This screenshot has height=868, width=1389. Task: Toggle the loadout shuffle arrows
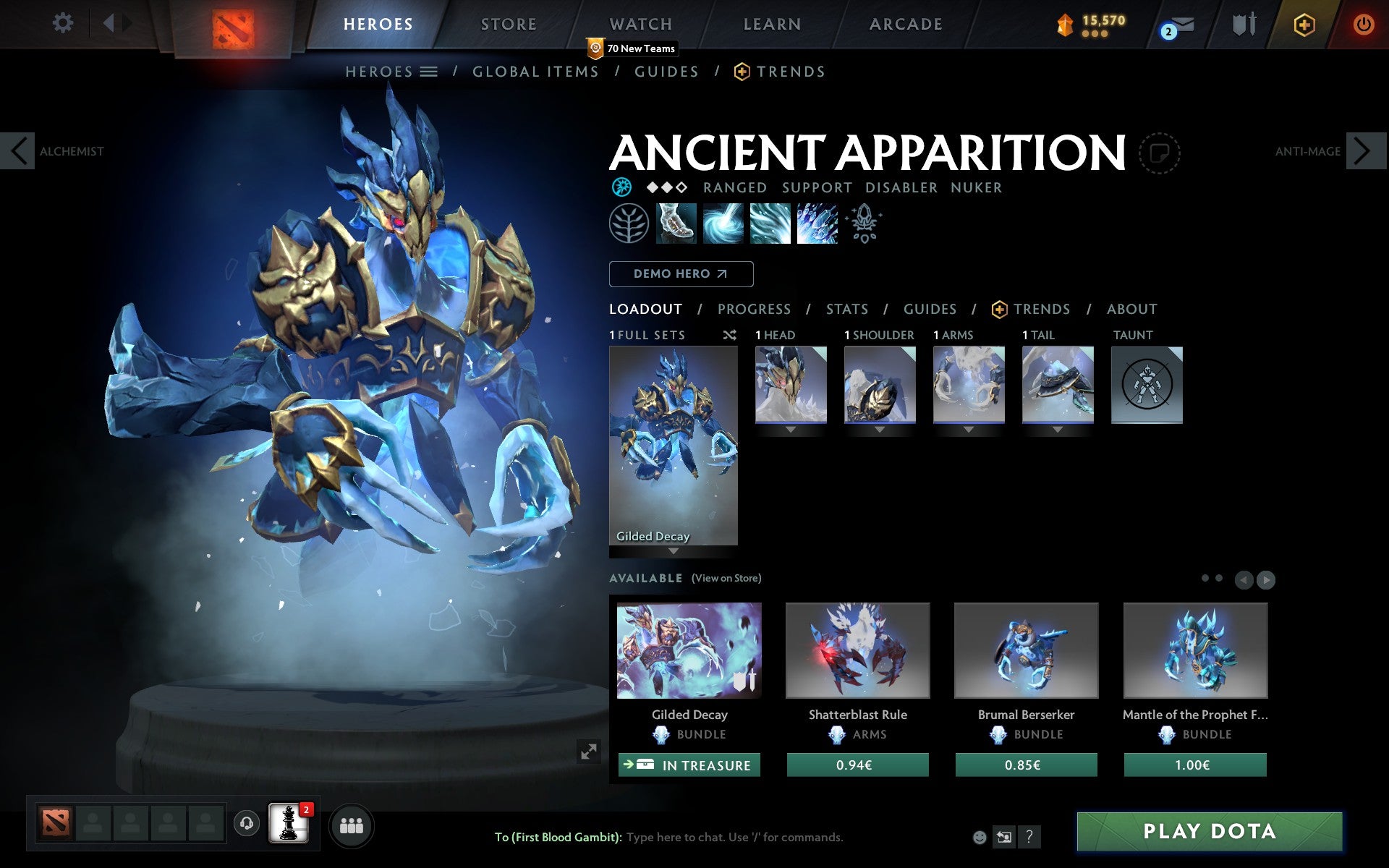729,335
